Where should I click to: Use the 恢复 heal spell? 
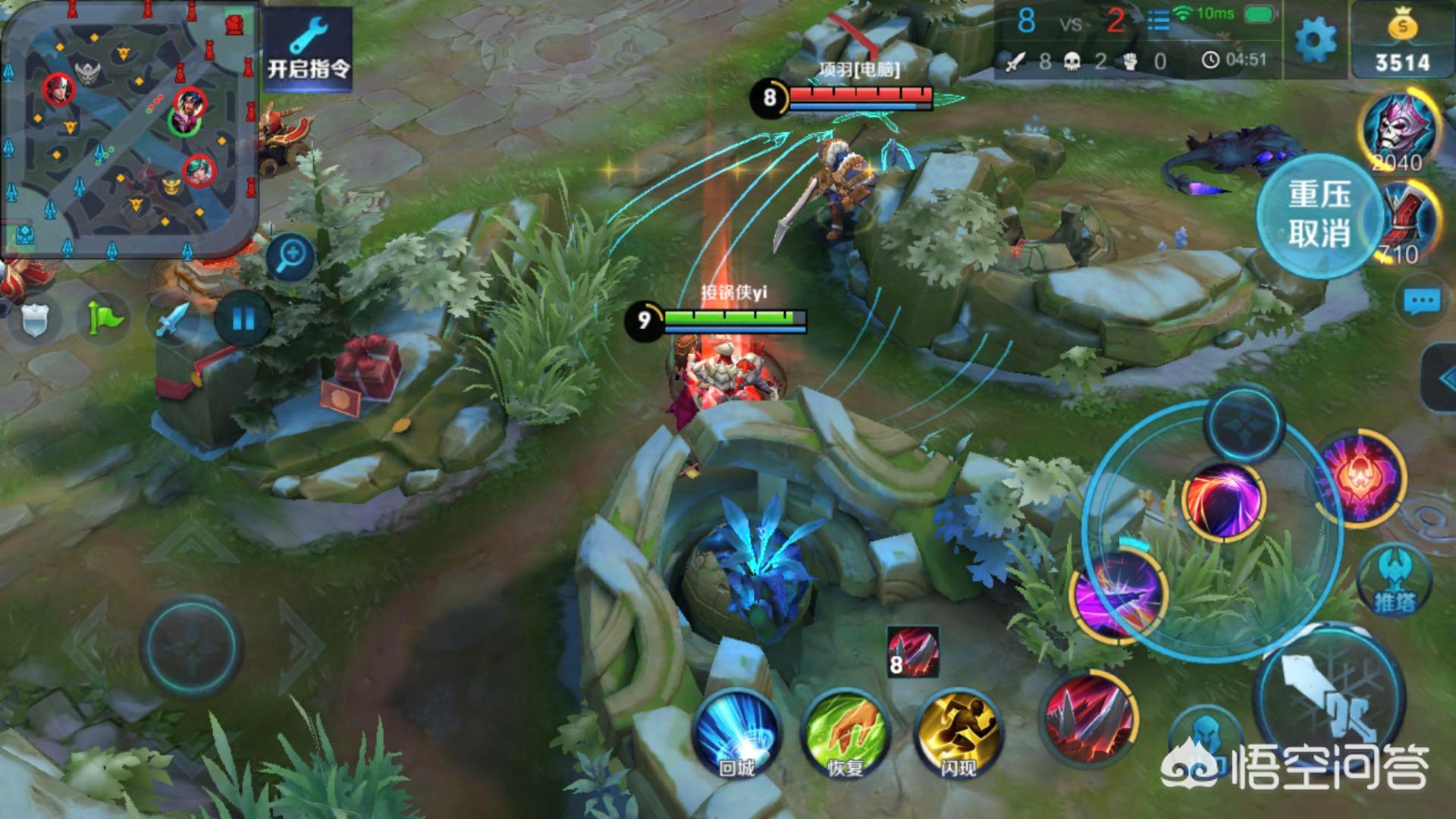pos(846,733)
